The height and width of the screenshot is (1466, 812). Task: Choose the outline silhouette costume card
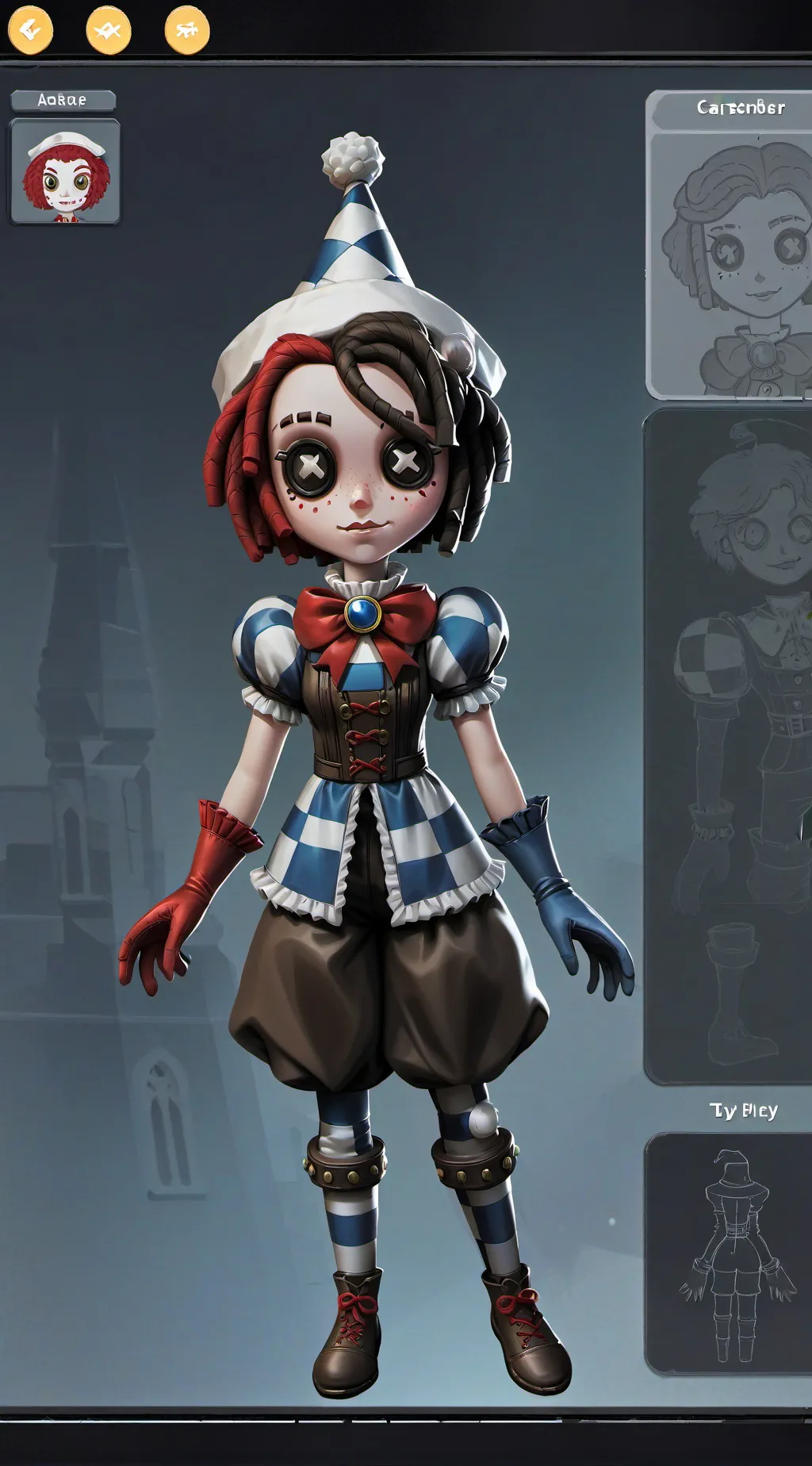coord(728,1253)
